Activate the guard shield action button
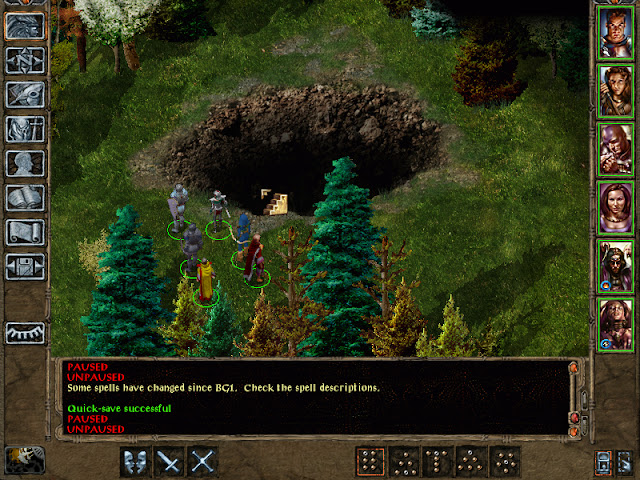The height and width of the screenshot is (480, 640). pyautogui.click(x=136, y=461)
